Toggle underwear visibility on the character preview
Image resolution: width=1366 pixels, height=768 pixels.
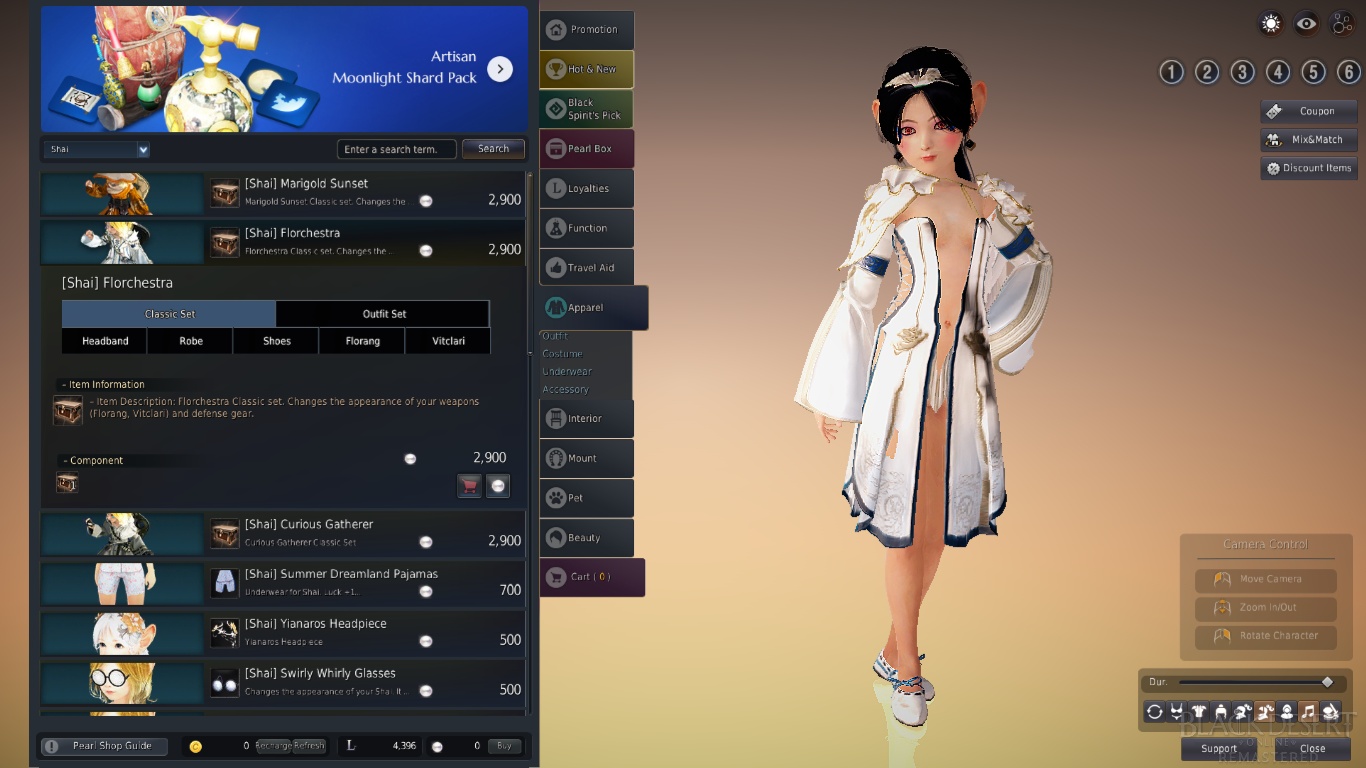(x=1176, y=711)
